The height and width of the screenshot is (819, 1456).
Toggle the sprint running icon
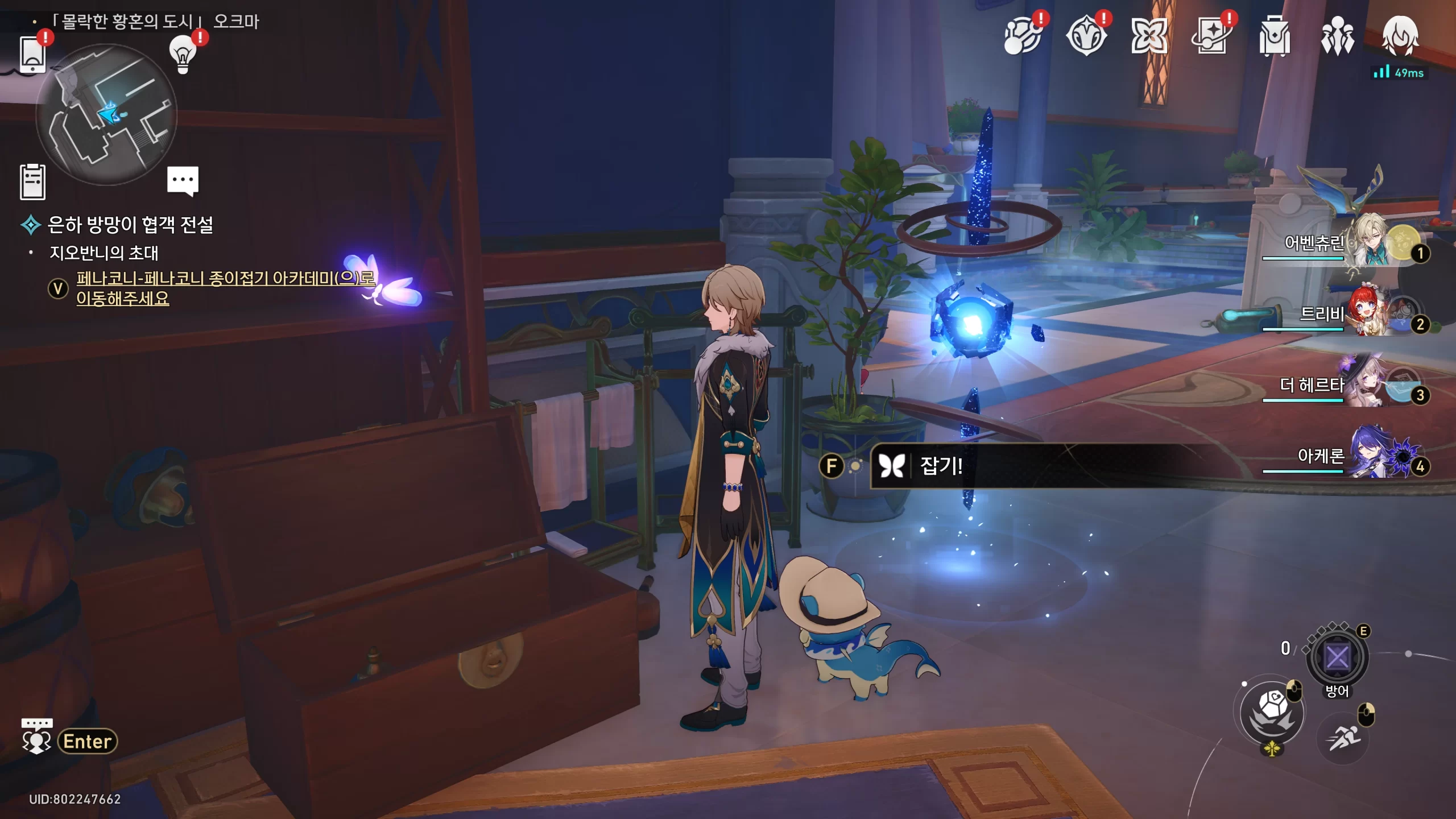[x=1343, y=738]
